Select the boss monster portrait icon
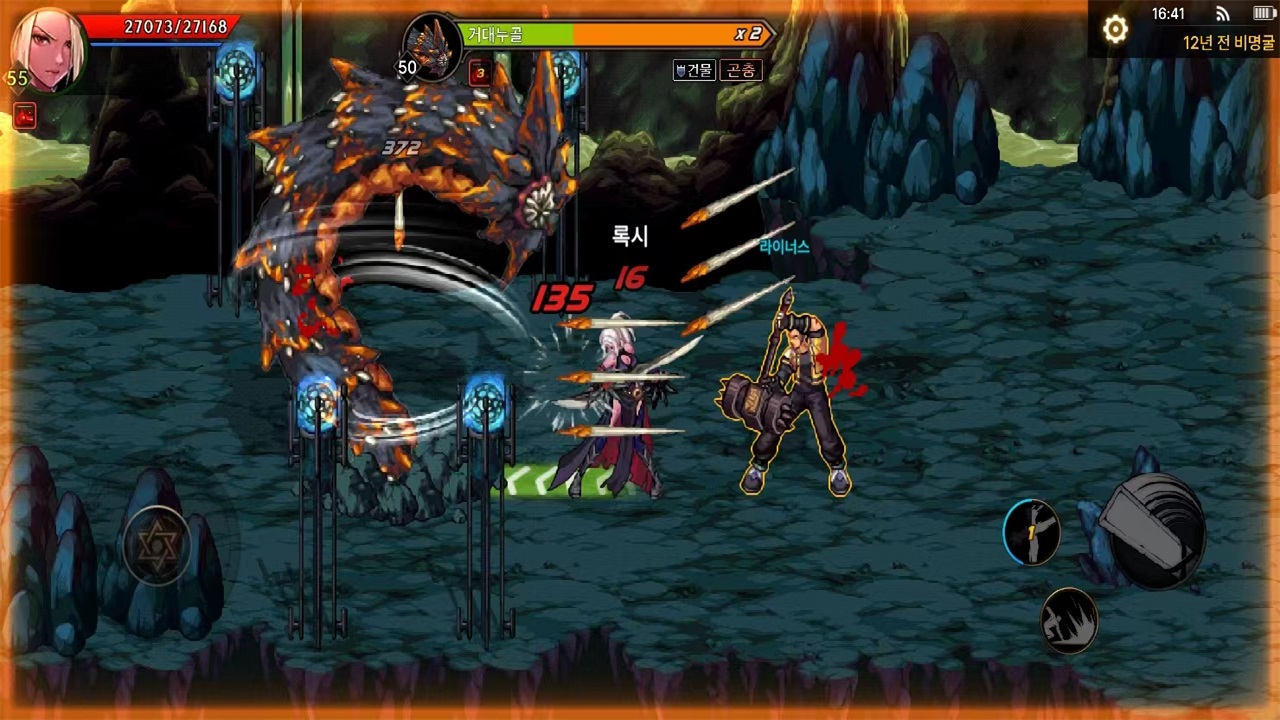Viewport: 1280px width, 720px height. pyautogui.click(x=432, y=49)
